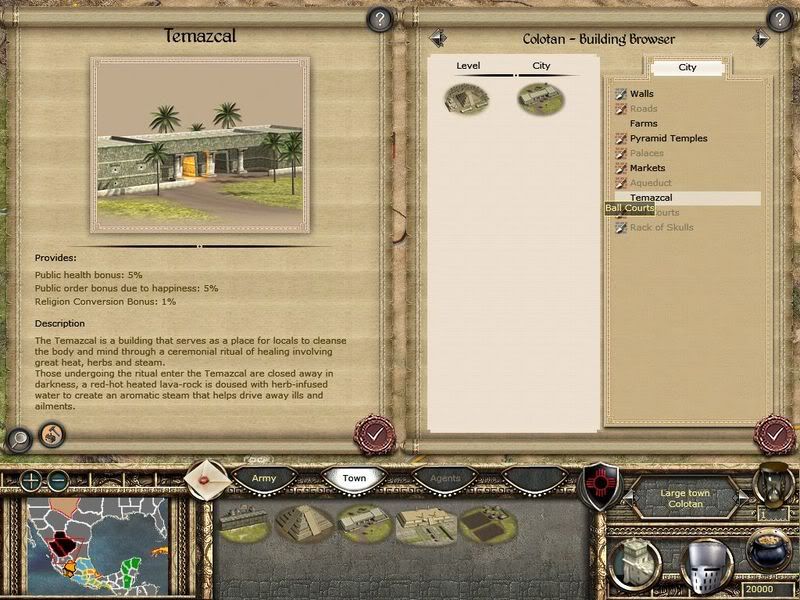Viewport: 800px width, 600px height.
Task: Close the Building Browser with red checkmark
Action: [x=775, y=435]
